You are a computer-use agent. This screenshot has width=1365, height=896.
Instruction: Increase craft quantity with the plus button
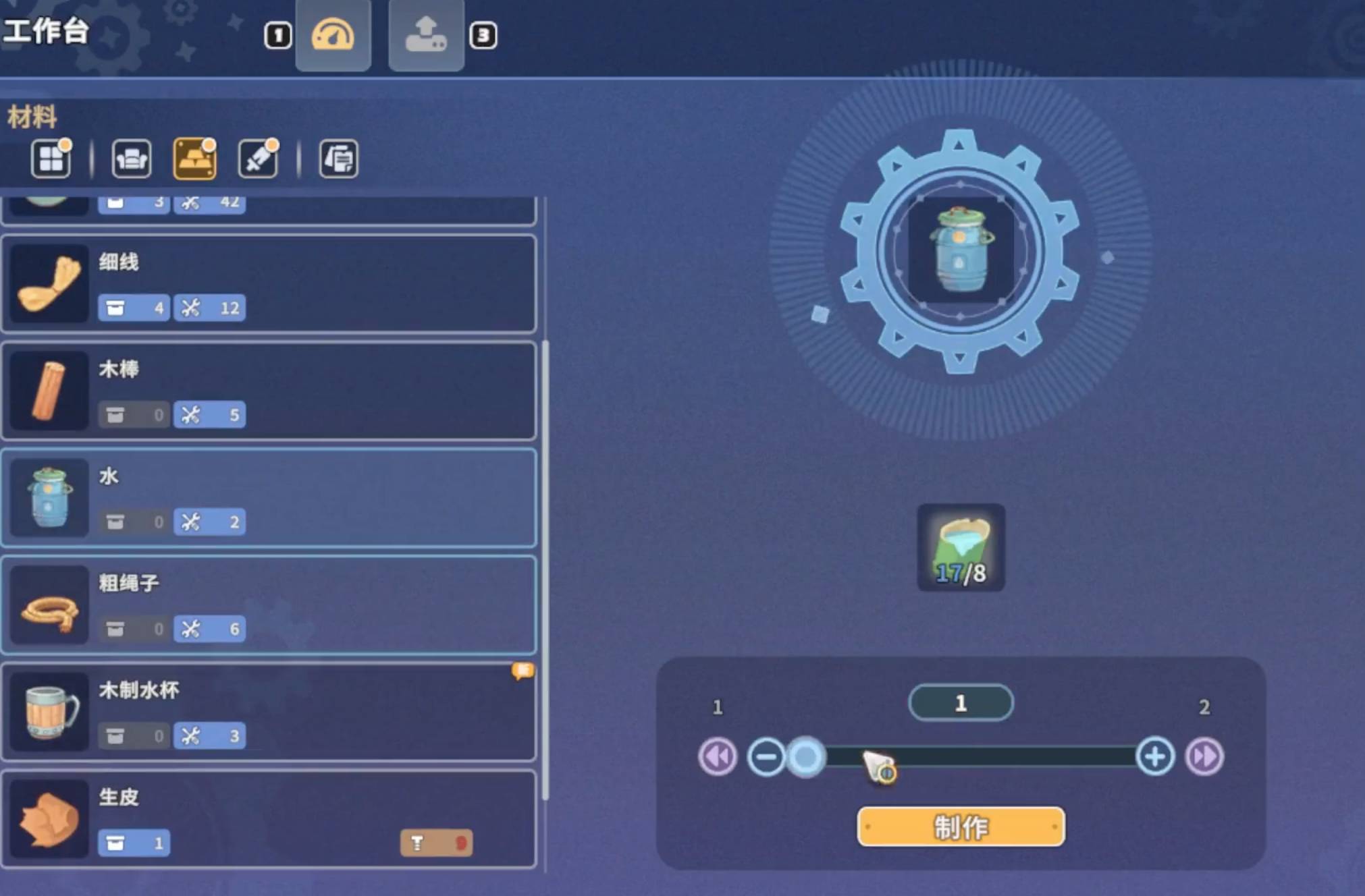point(1154,756)
